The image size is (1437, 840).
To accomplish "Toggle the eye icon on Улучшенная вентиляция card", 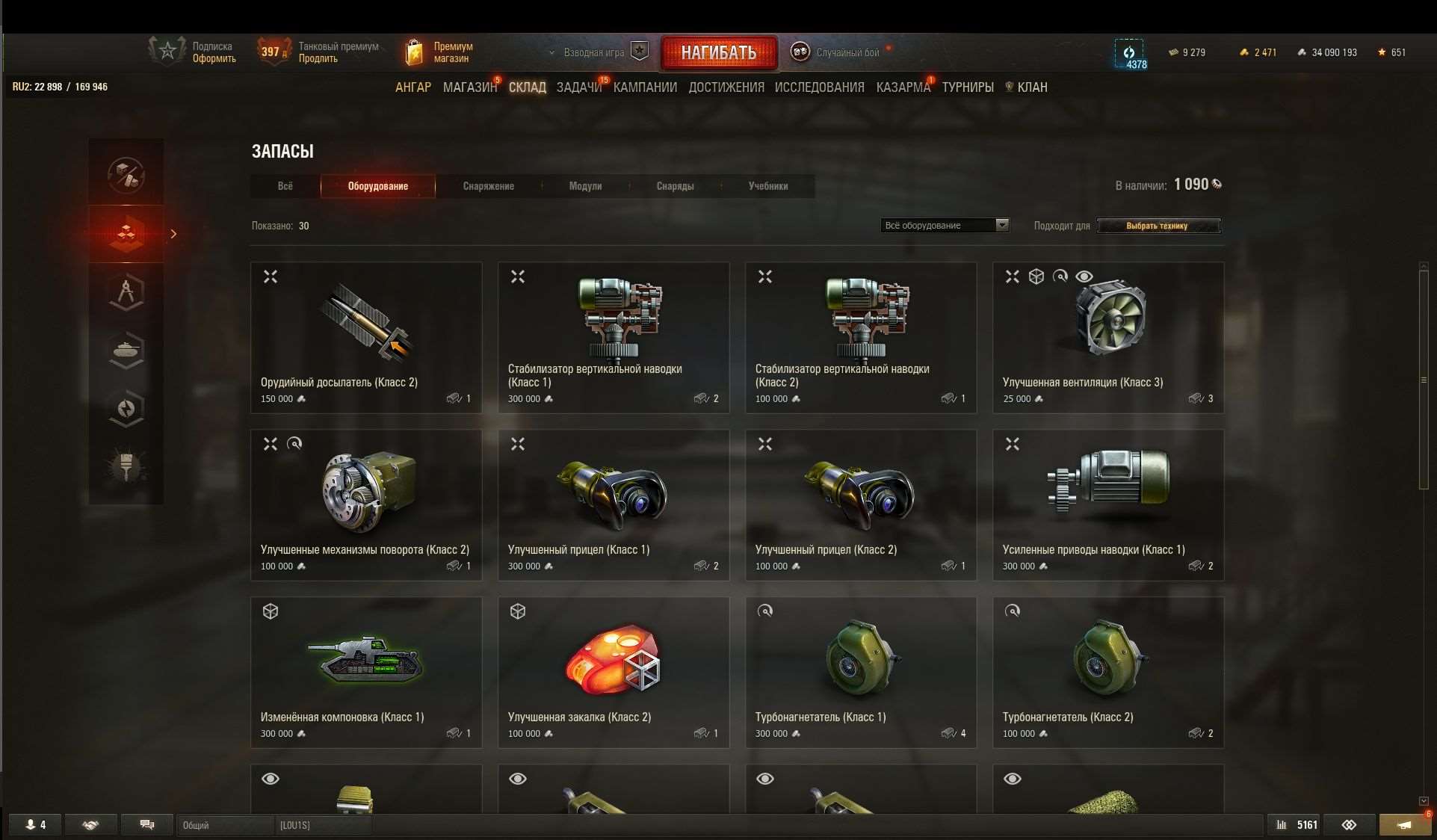I will (1085, 277).
